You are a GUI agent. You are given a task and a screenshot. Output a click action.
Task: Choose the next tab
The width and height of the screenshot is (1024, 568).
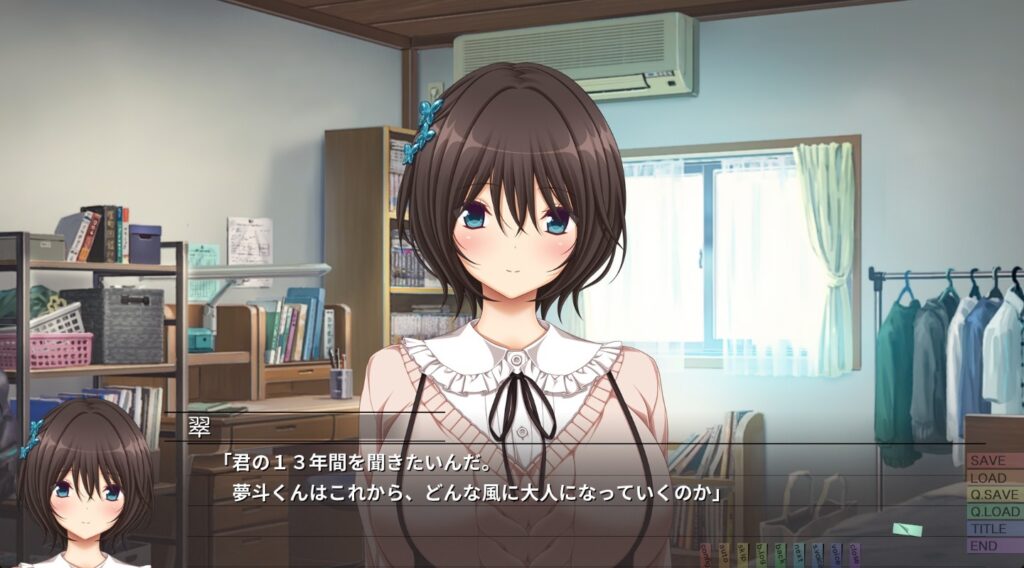798,555
